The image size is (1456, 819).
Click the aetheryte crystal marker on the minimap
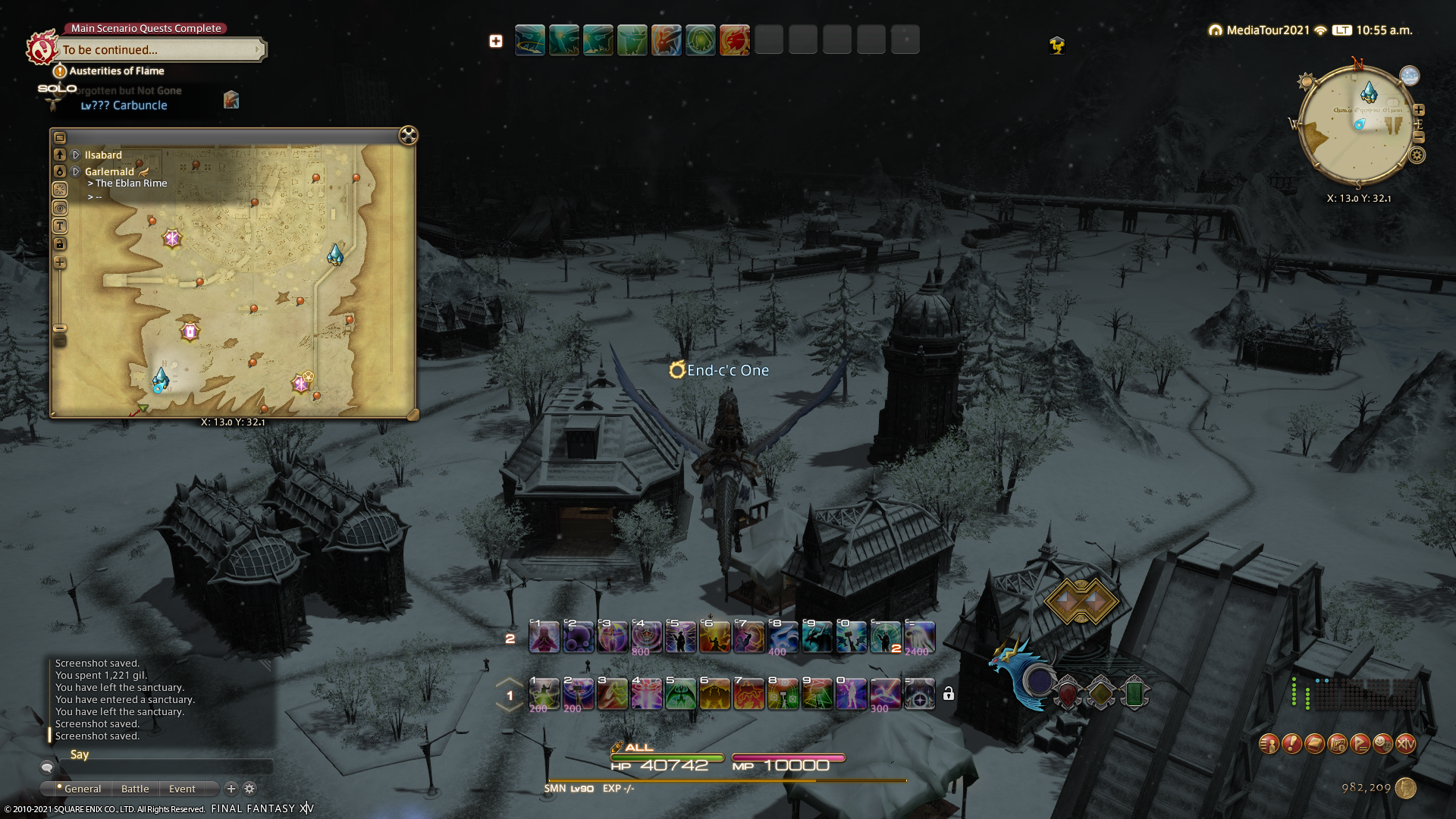[1369, 93]
